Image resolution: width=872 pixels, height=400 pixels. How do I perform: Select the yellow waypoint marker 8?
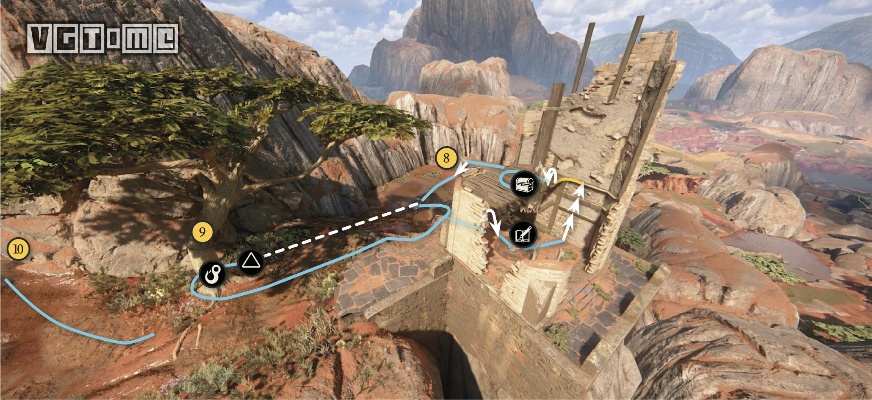point(447,157)
